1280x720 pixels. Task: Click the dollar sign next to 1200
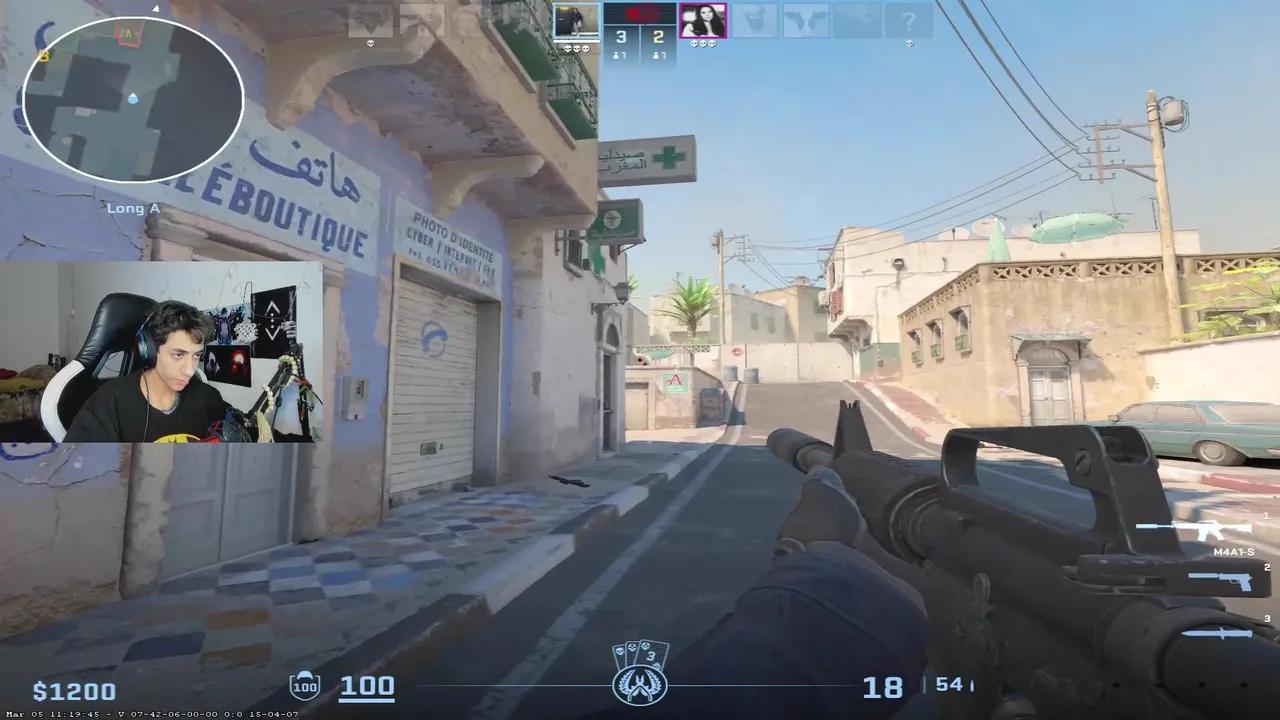36,690
